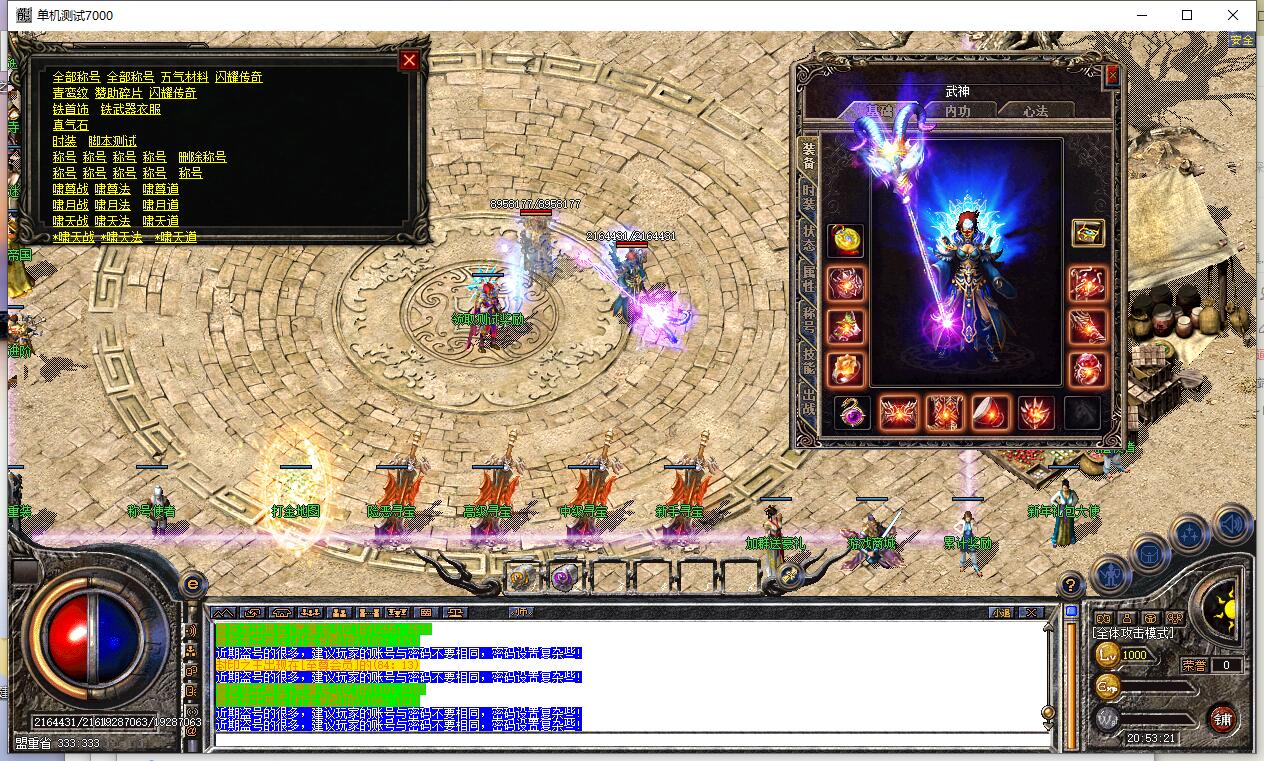Maximize the game window
The height and width of the screenshot is (761, 1264).
1187,15
